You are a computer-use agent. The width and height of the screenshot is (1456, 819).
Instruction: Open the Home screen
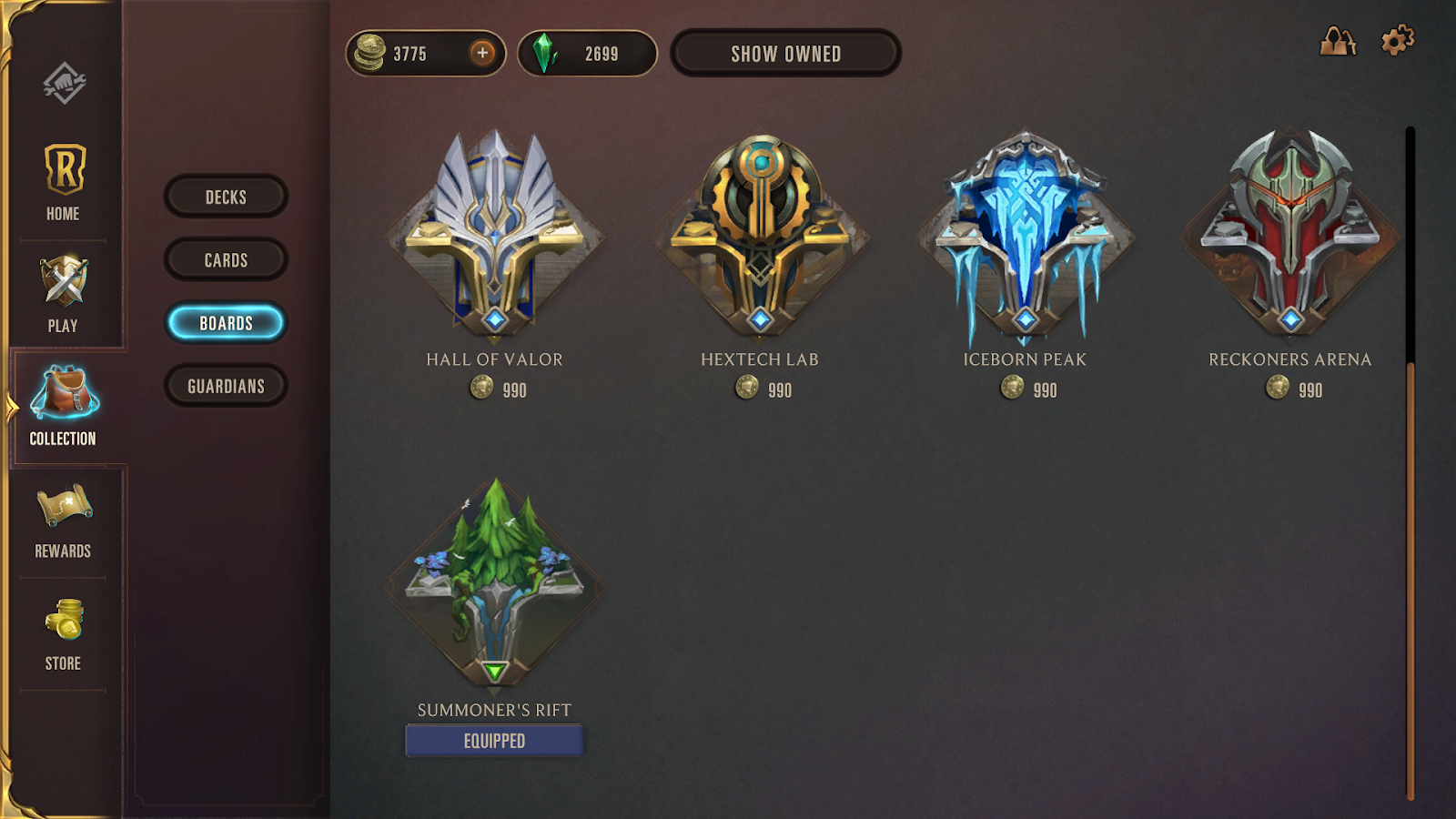click(64, 182)
